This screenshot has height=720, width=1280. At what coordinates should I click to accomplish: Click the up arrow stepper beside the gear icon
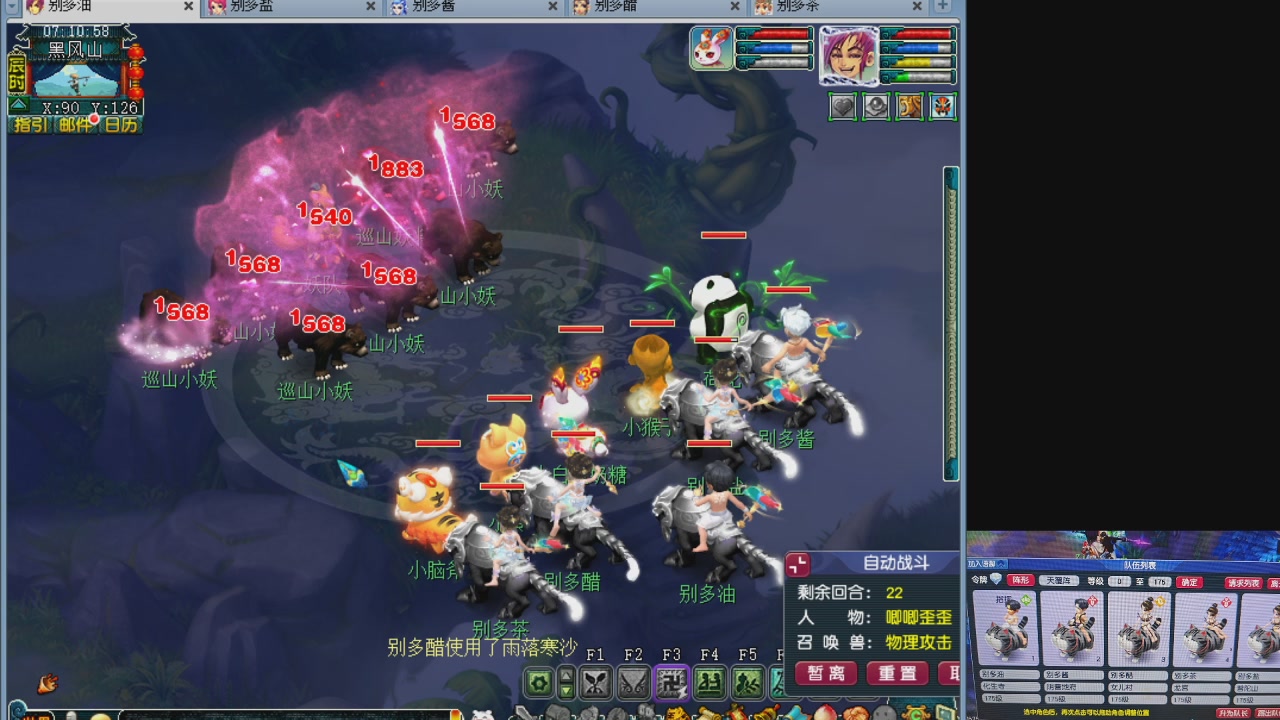tap(566, 674)
